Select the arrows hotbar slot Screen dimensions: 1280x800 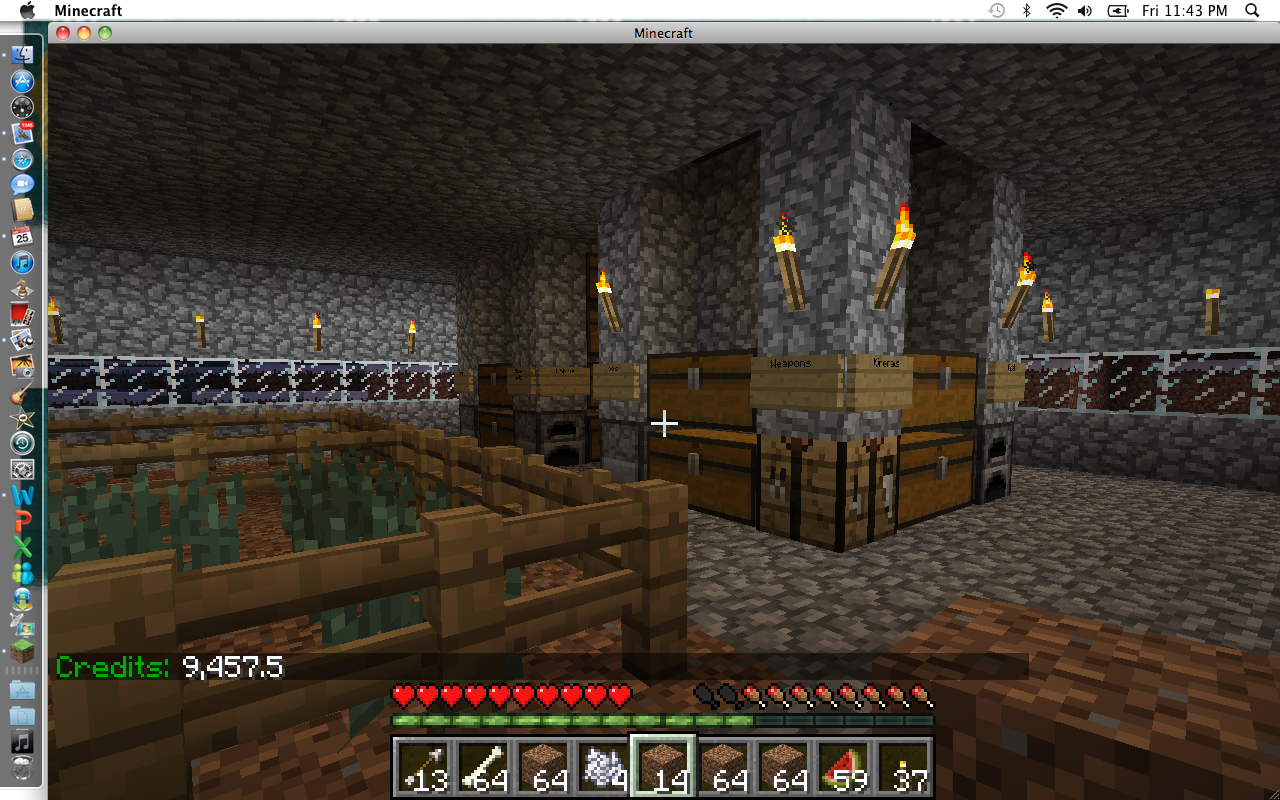point(422,768)
